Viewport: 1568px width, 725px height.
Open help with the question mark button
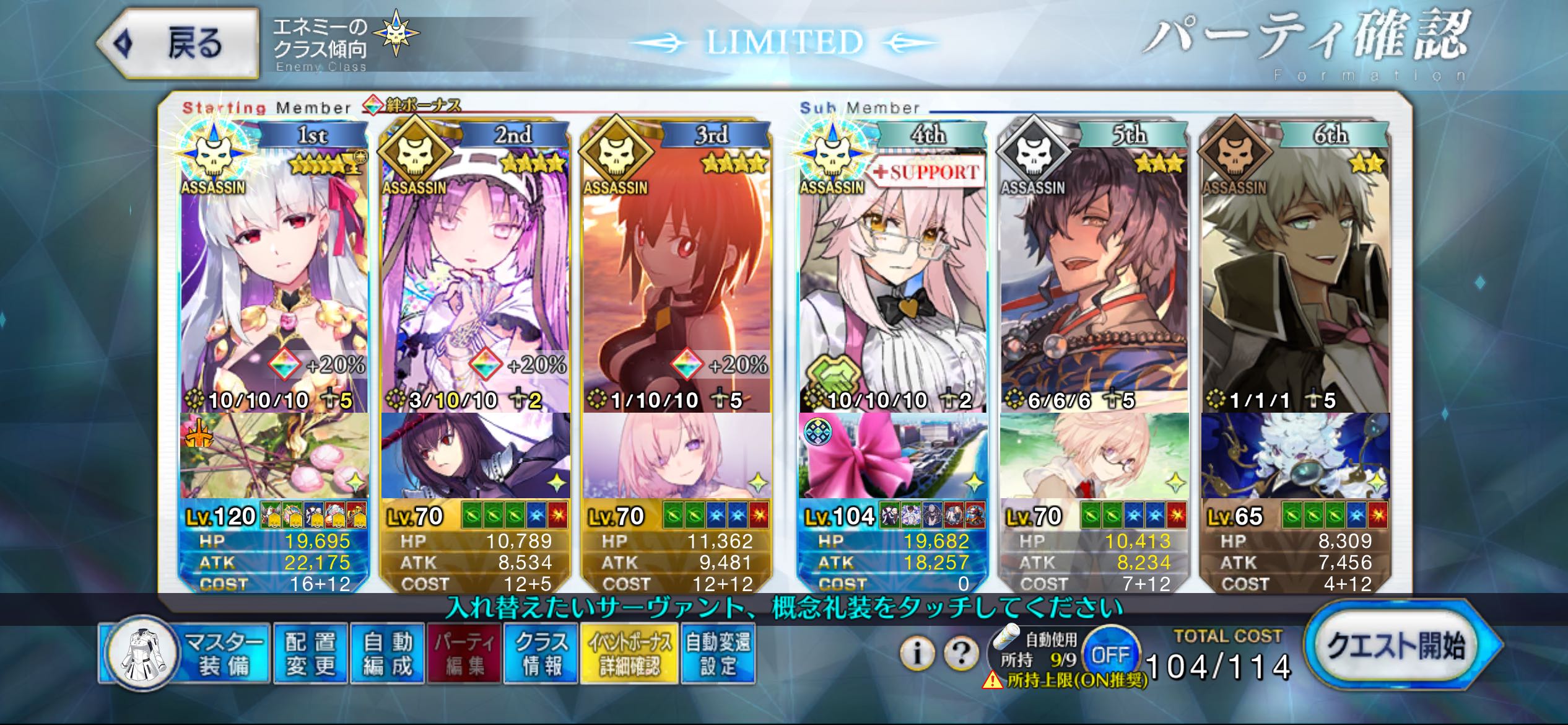pos(960,652)
